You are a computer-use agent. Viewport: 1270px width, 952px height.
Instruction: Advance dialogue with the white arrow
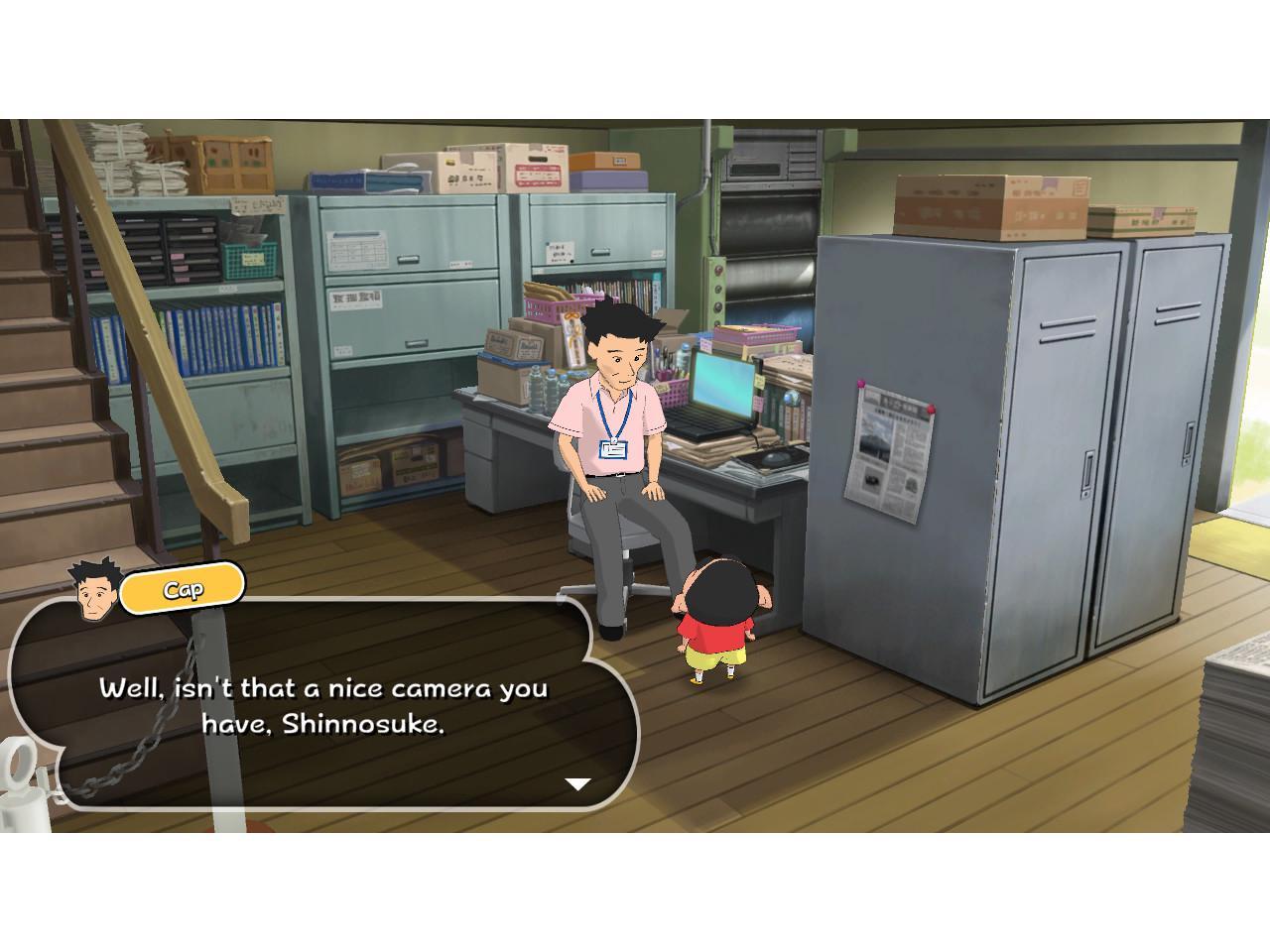click(577, 783)
